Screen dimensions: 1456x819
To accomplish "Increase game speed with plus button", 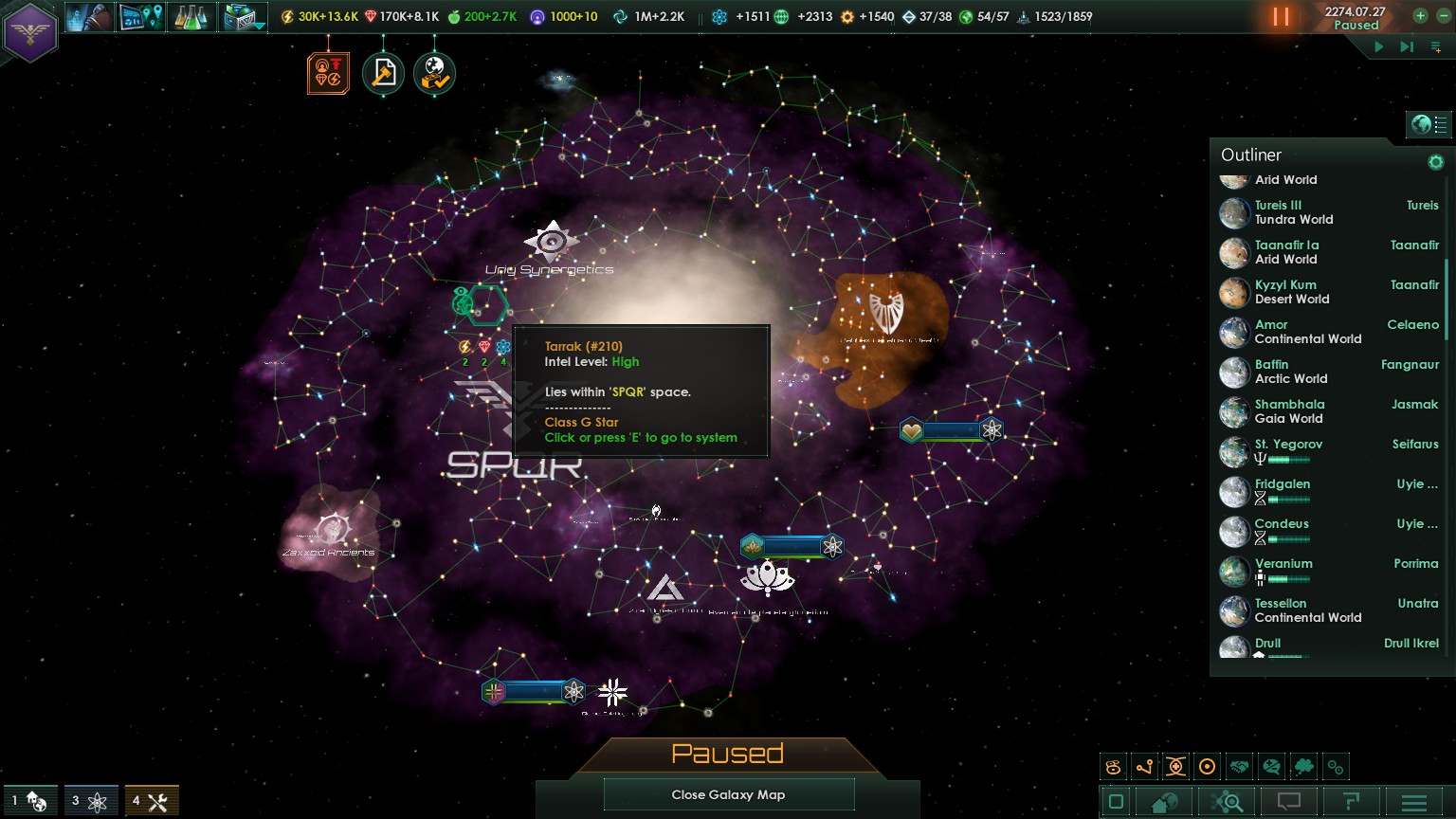I will coord(1420,15).
